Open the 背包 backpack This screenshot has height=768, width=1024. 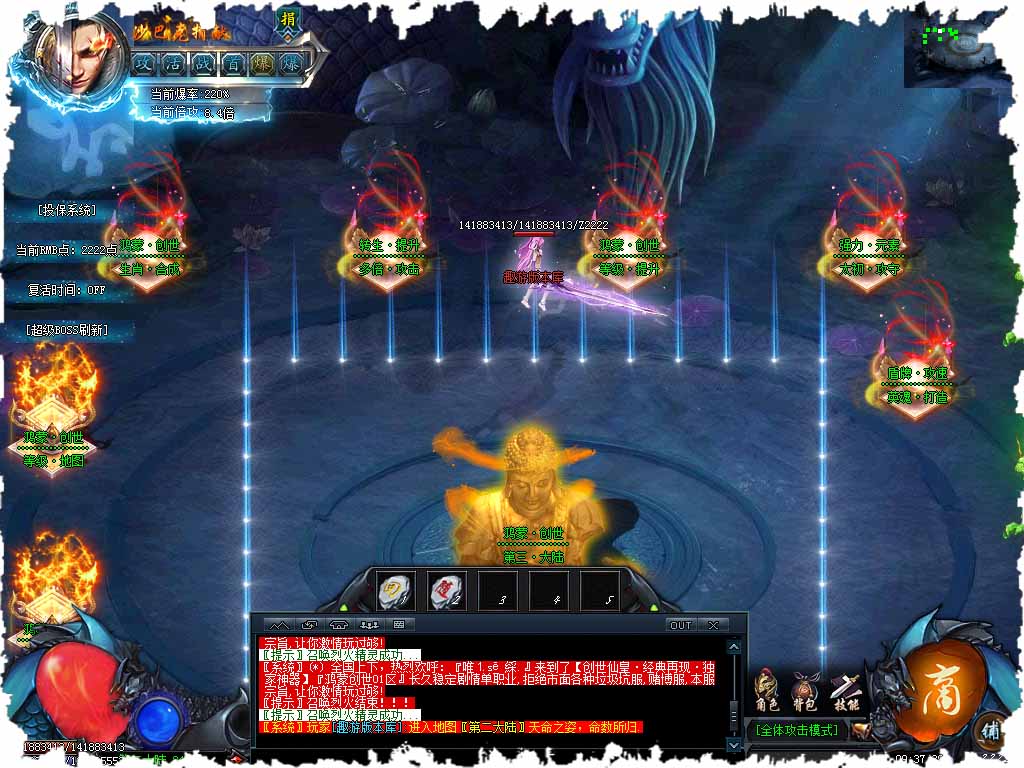pos(804,690)
